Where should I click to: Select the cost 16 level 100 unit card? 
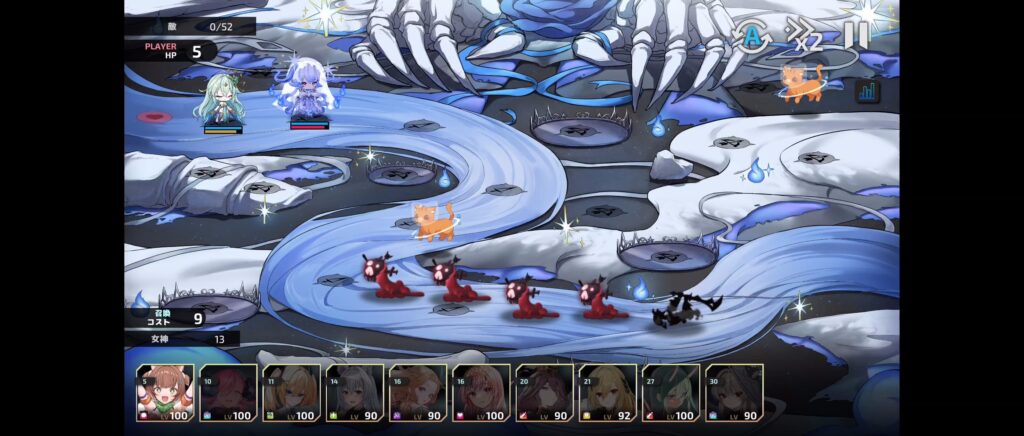click(481, 393)
